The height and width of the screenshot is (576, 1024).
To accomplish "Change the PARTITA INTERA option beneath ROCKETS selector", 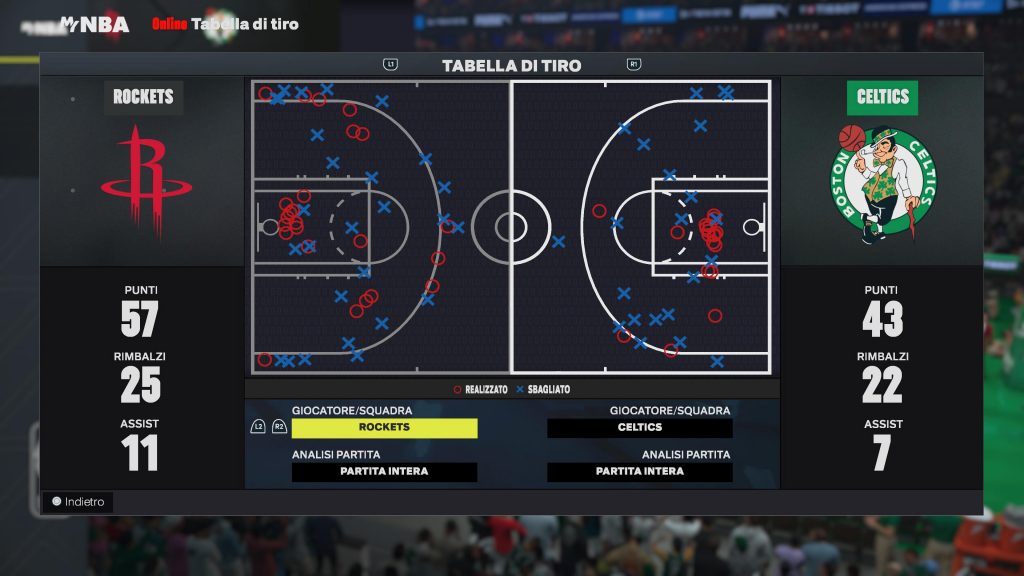I will 384,472.
